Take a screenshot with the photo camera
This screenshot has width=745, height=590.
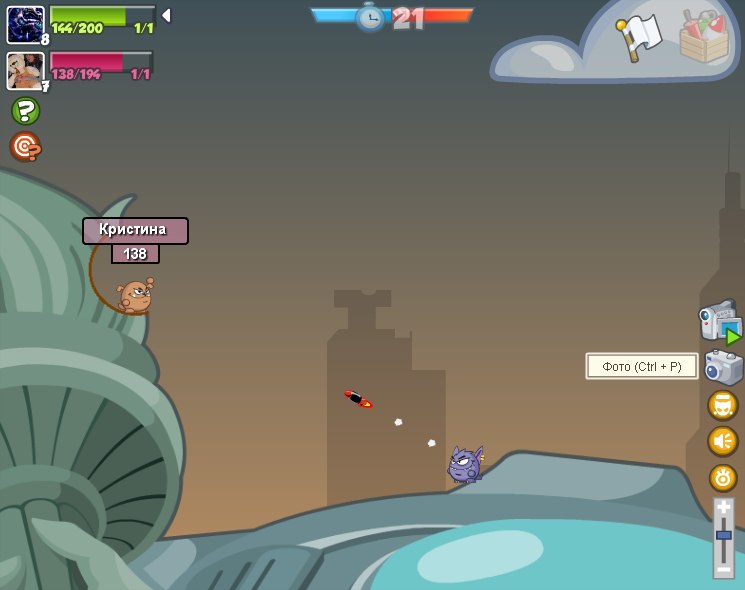[x=723, y=367]
